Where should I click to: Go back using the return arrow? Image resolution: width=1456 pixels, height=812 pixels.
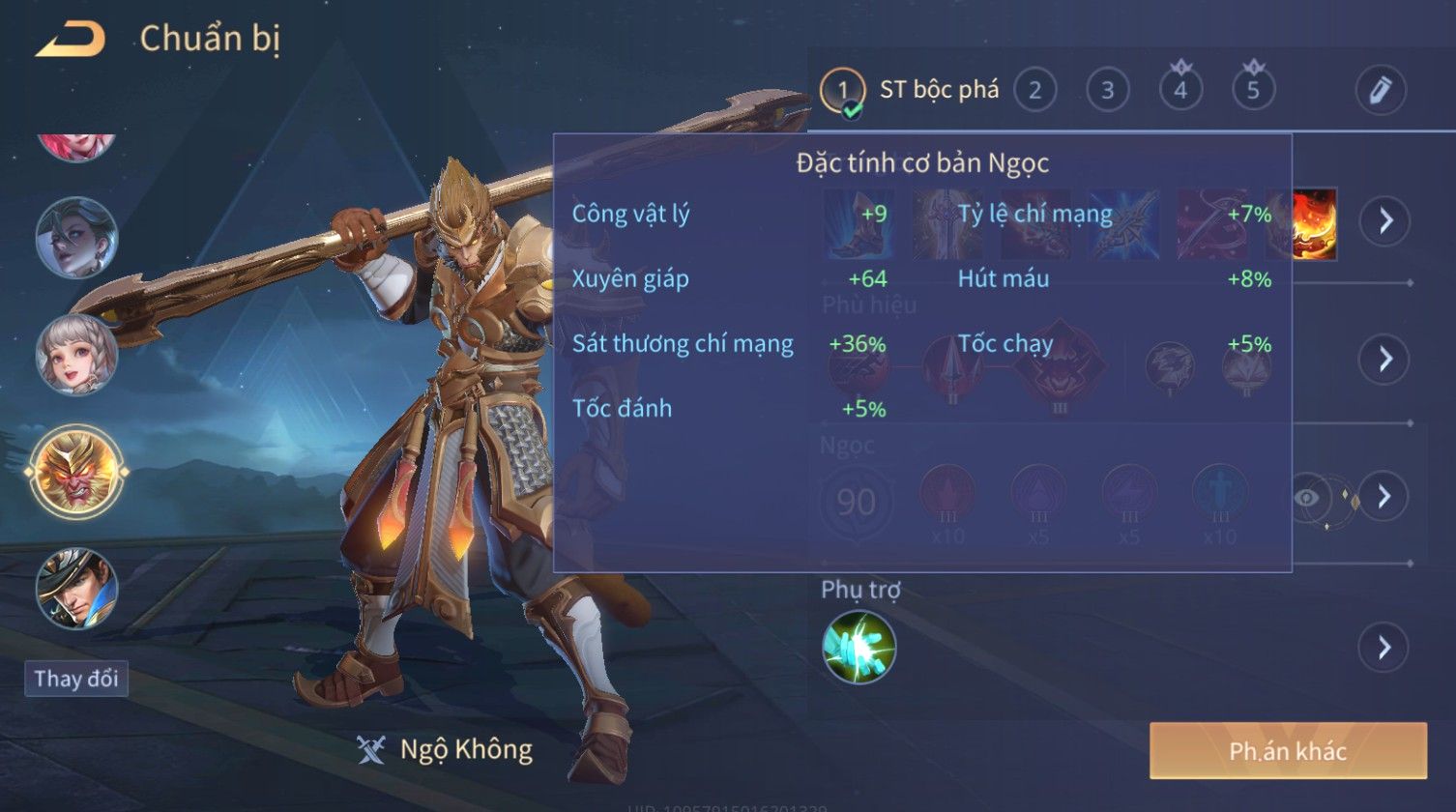(70, 40)
